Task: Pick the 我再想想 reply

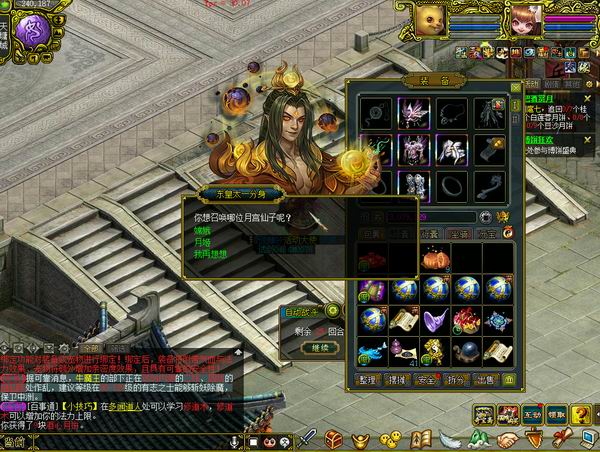Action: click(x=207, y=253)
